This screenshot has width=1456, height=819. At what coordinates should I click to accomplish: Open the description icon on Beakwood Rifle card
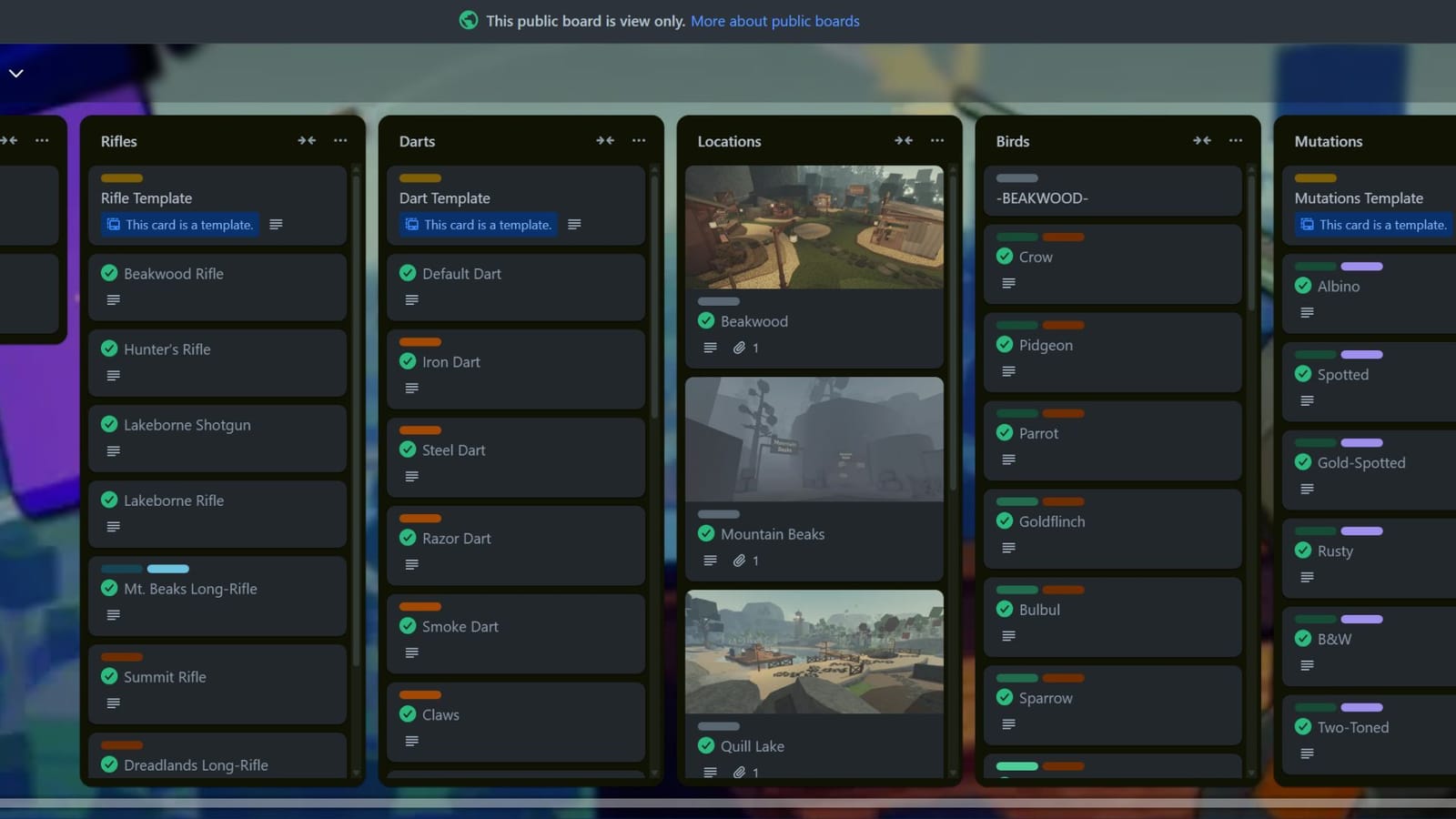coord(112,299)
